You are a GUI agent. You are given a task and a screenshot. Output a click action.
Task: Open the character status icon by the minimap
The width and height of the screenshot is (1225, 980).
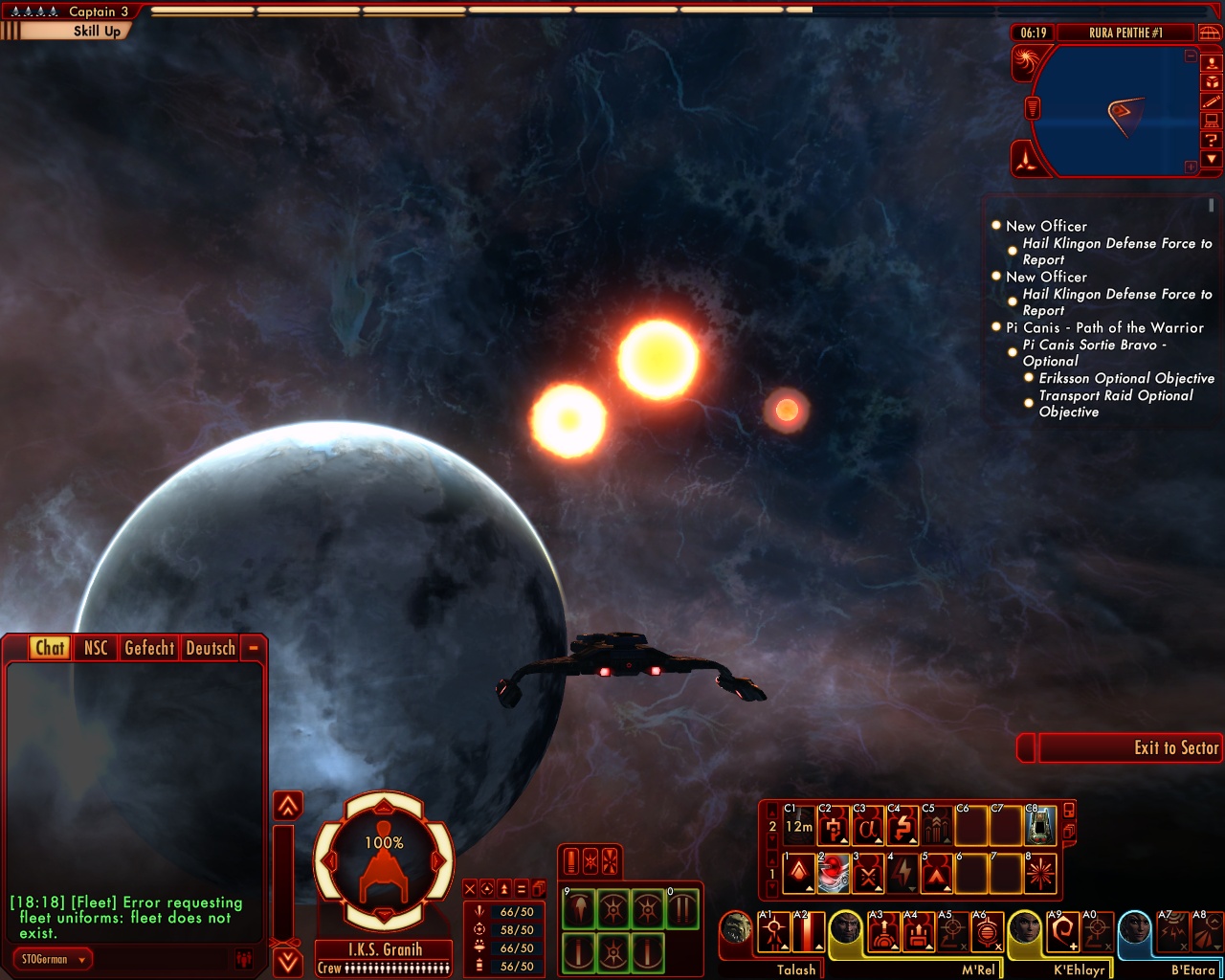[x=1212, y=63]
